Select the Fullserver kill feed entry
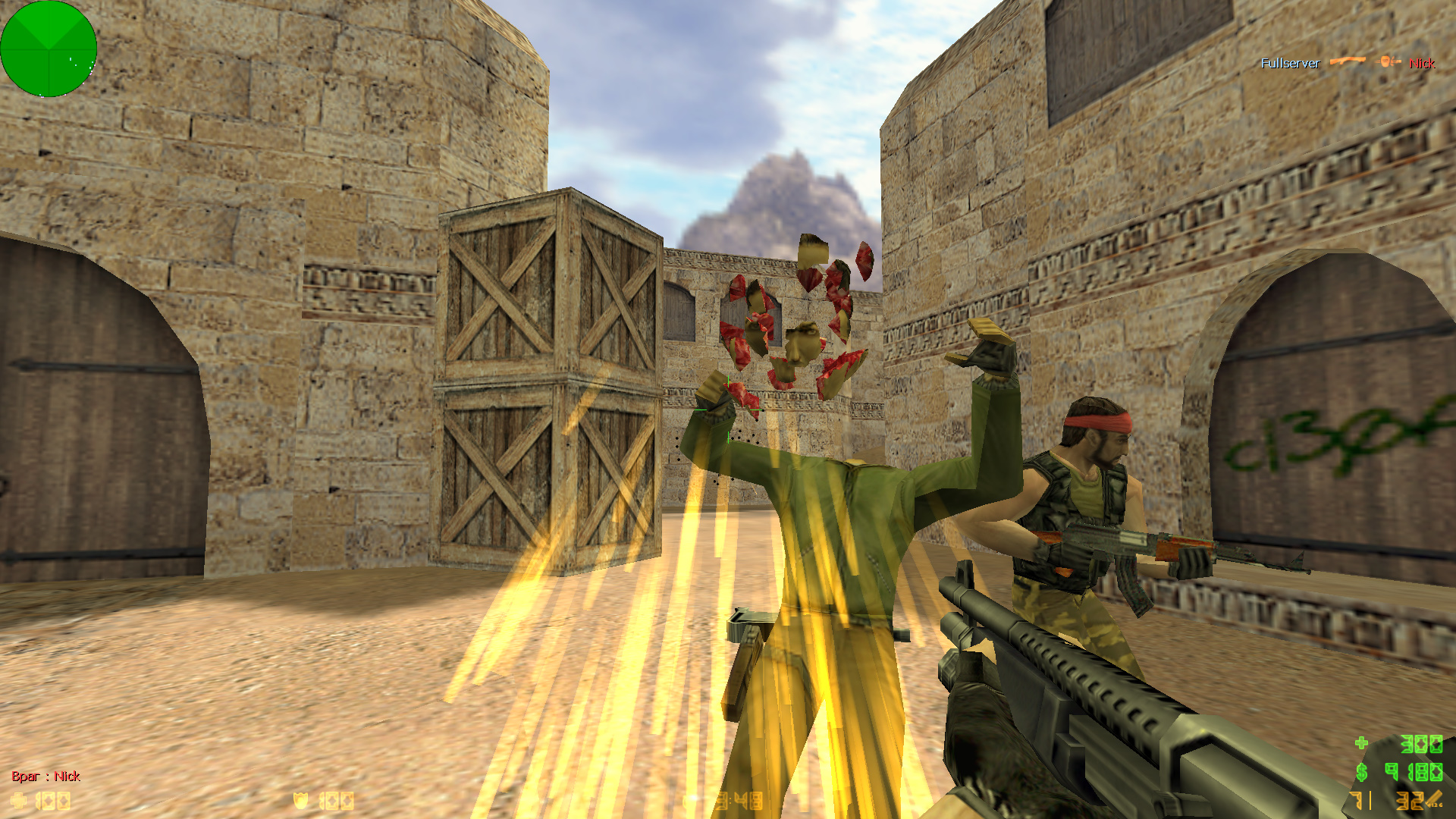The height and width of the screenshot is (819, 1456). tap(1290, 63)
